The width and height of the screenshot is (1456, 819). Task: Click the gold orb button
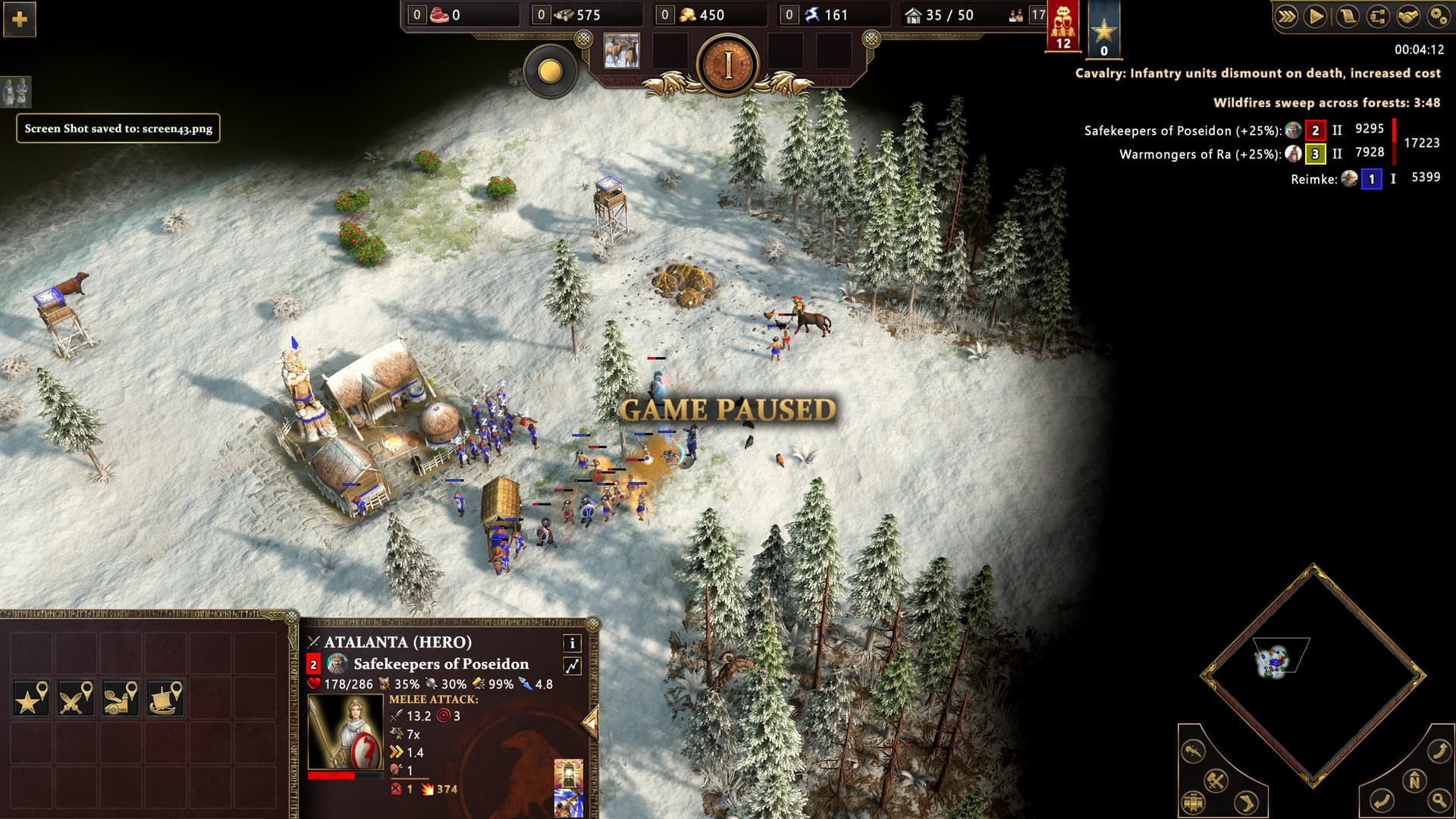550,72
